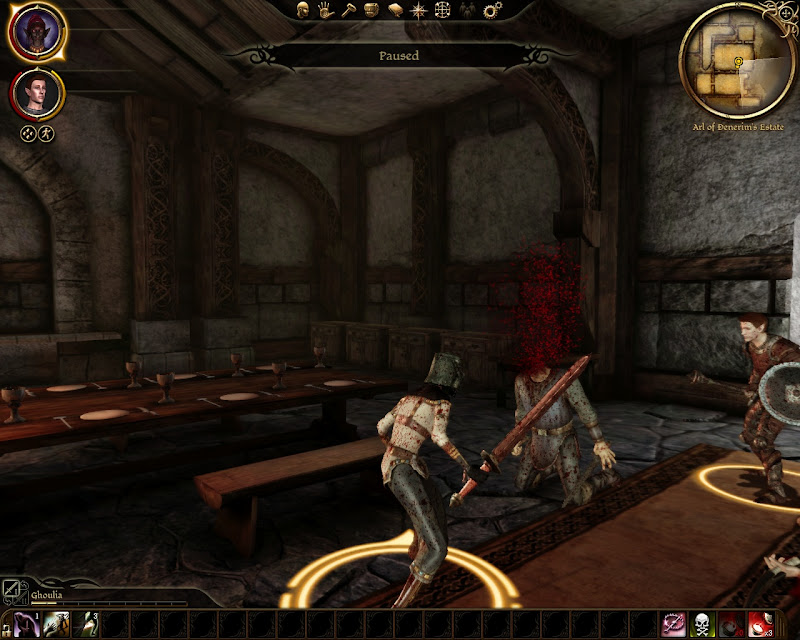Open the tactics globe icon
This screenshot has height=640, width=800.
(x=445, y=10)
